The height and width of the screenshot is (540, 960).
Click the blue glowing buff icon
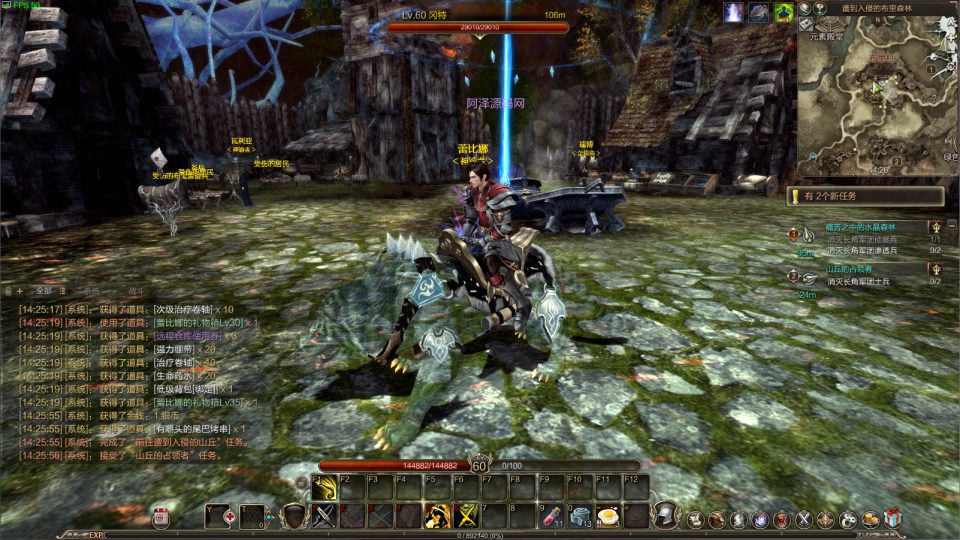734,12
